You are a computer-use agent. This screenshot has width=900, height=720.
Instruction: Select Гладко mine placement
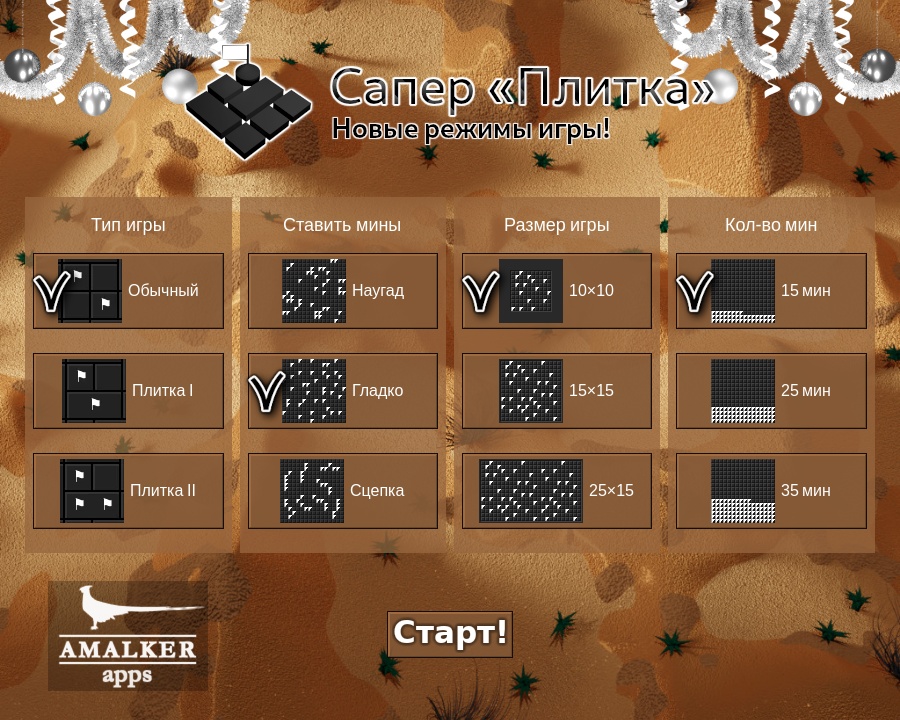click(343, 391)
